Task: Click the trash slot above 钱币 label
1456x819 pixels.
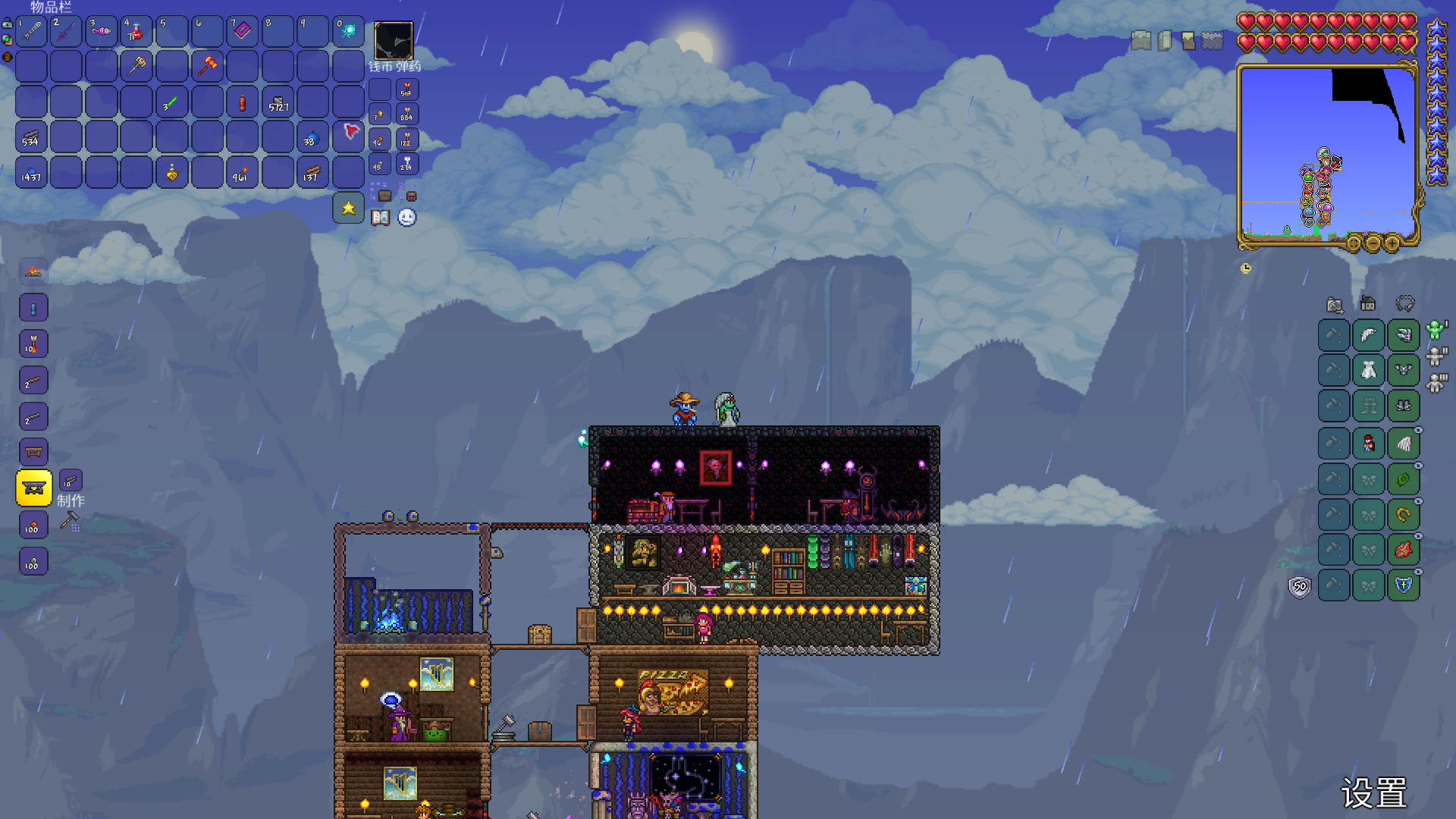Action: 394,40
